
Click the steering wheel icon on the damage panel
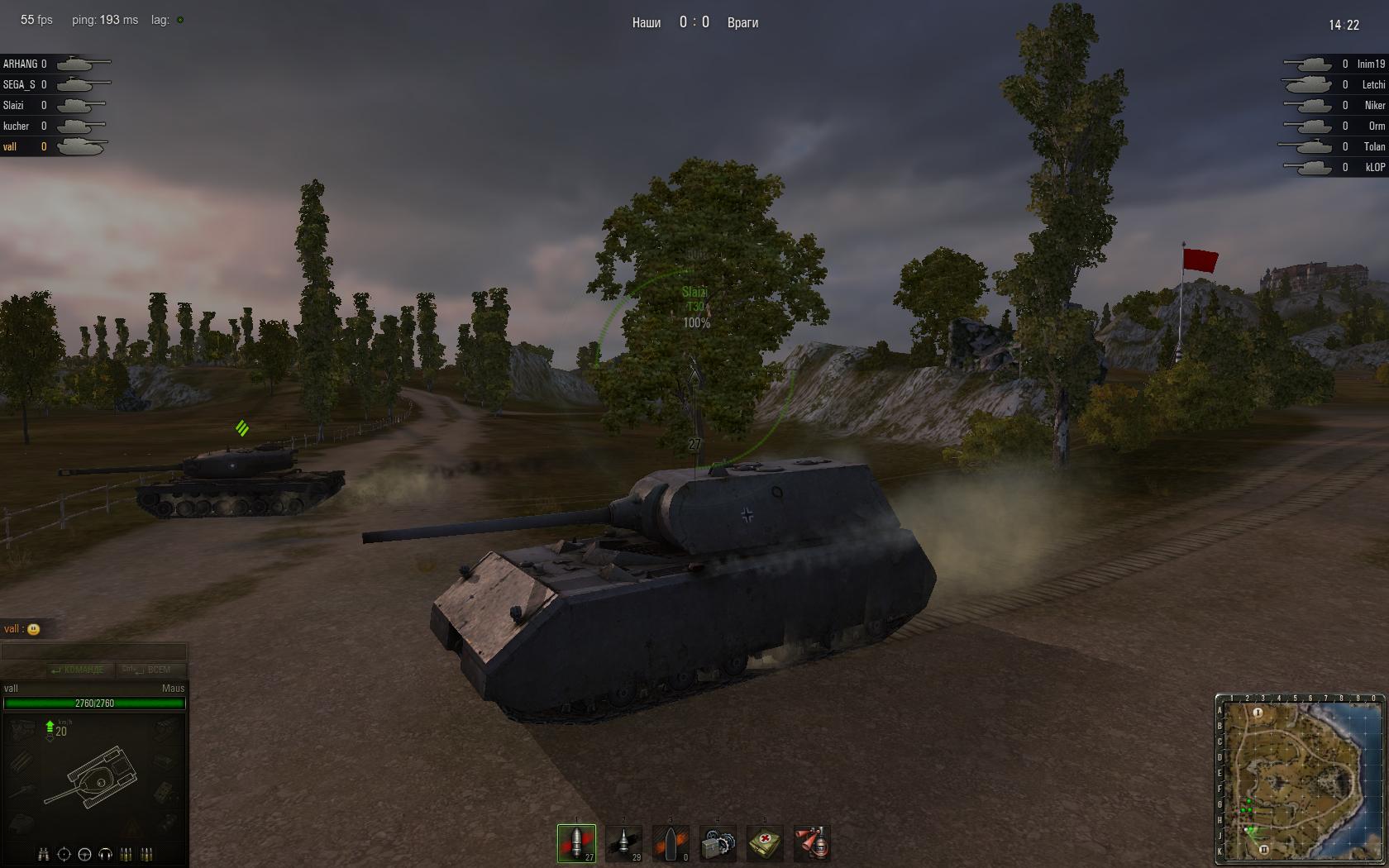84,853
